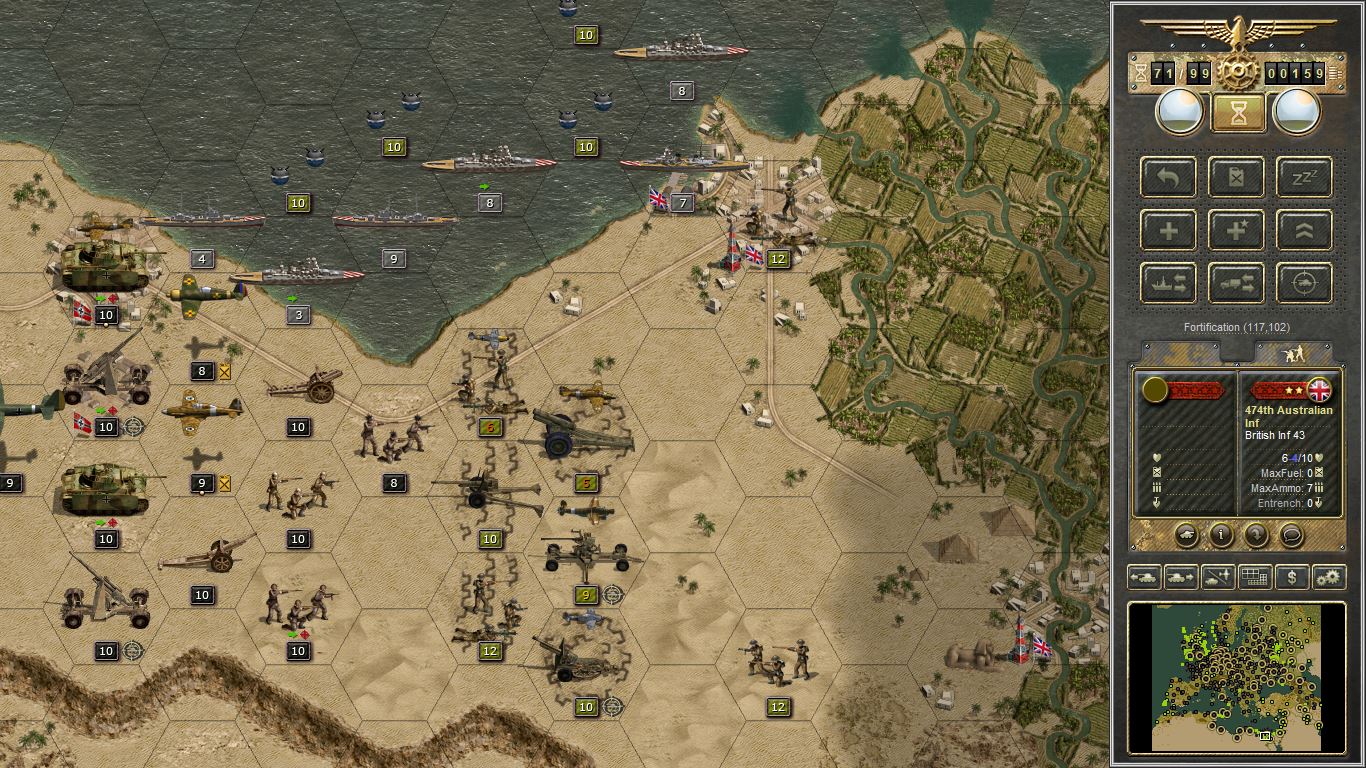1366x768 pixels.
Task: Apply elite replacements with the starred plus icon
Action: click(x=1236, y=230)
